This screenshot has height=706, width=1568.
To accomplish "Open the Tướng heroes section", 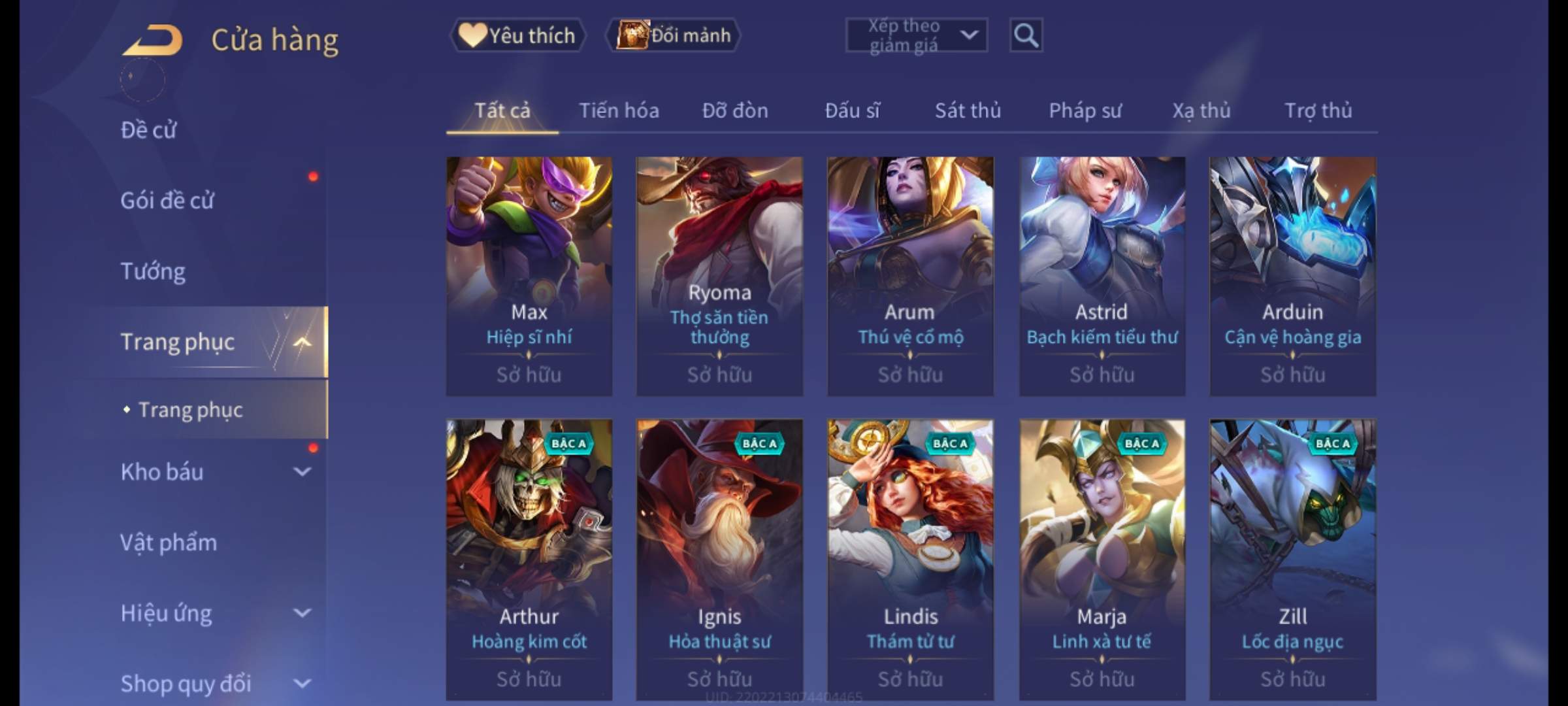I will (x=153, y=271).
